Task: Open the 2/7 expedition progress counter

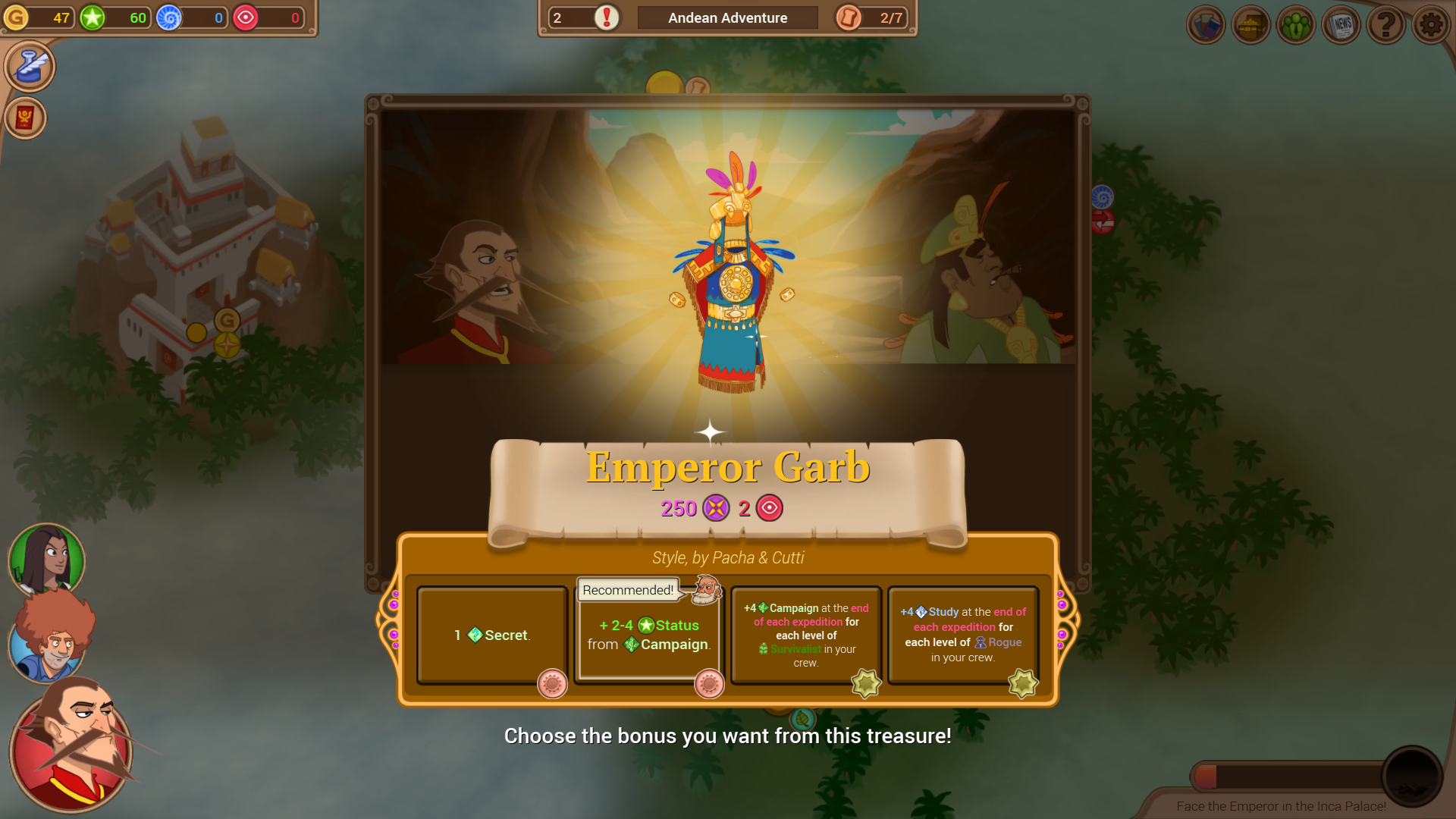Action: [870, 17]
